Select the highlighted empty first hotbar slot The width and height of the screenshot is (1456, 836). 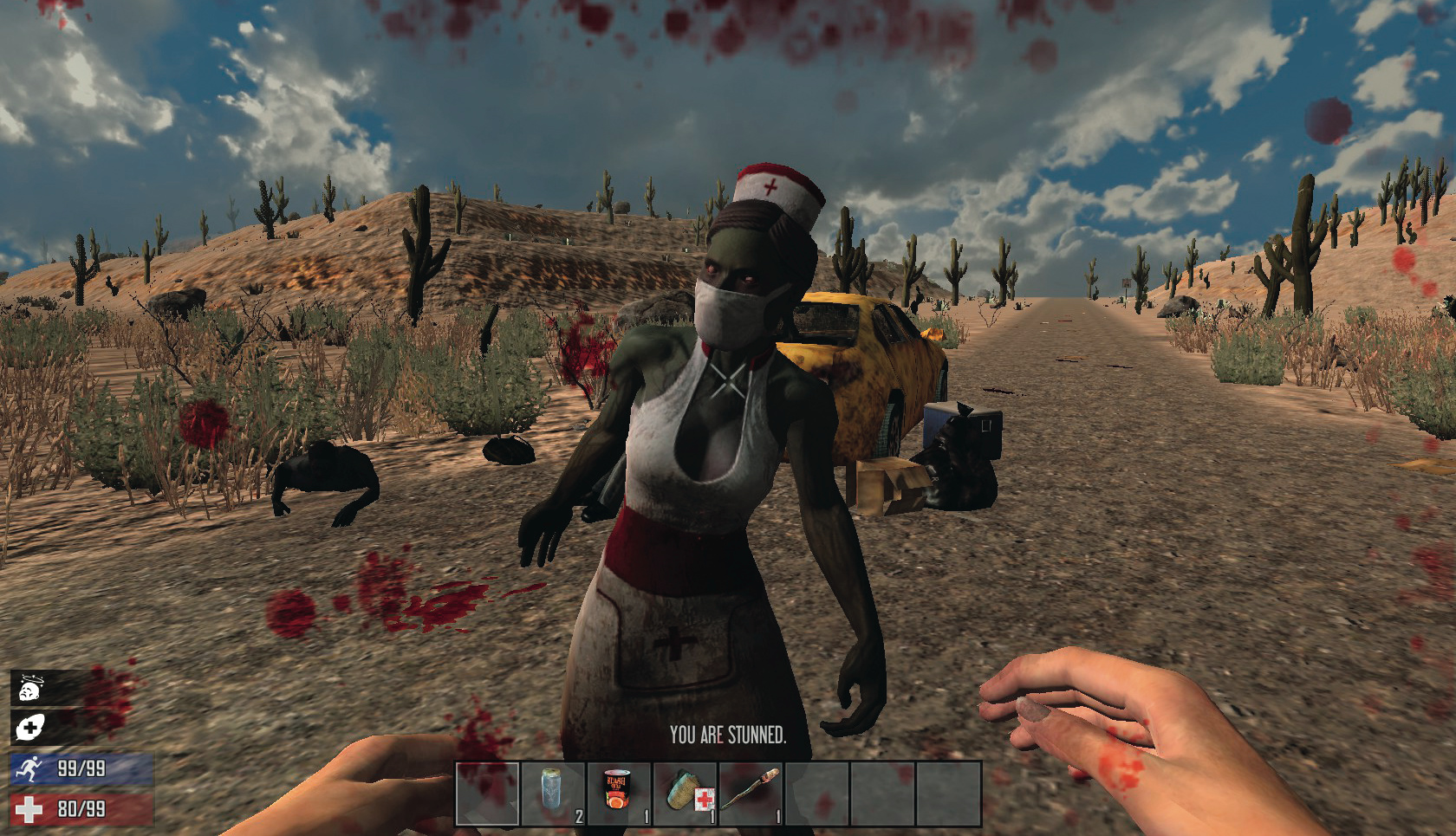coord(488,793)
